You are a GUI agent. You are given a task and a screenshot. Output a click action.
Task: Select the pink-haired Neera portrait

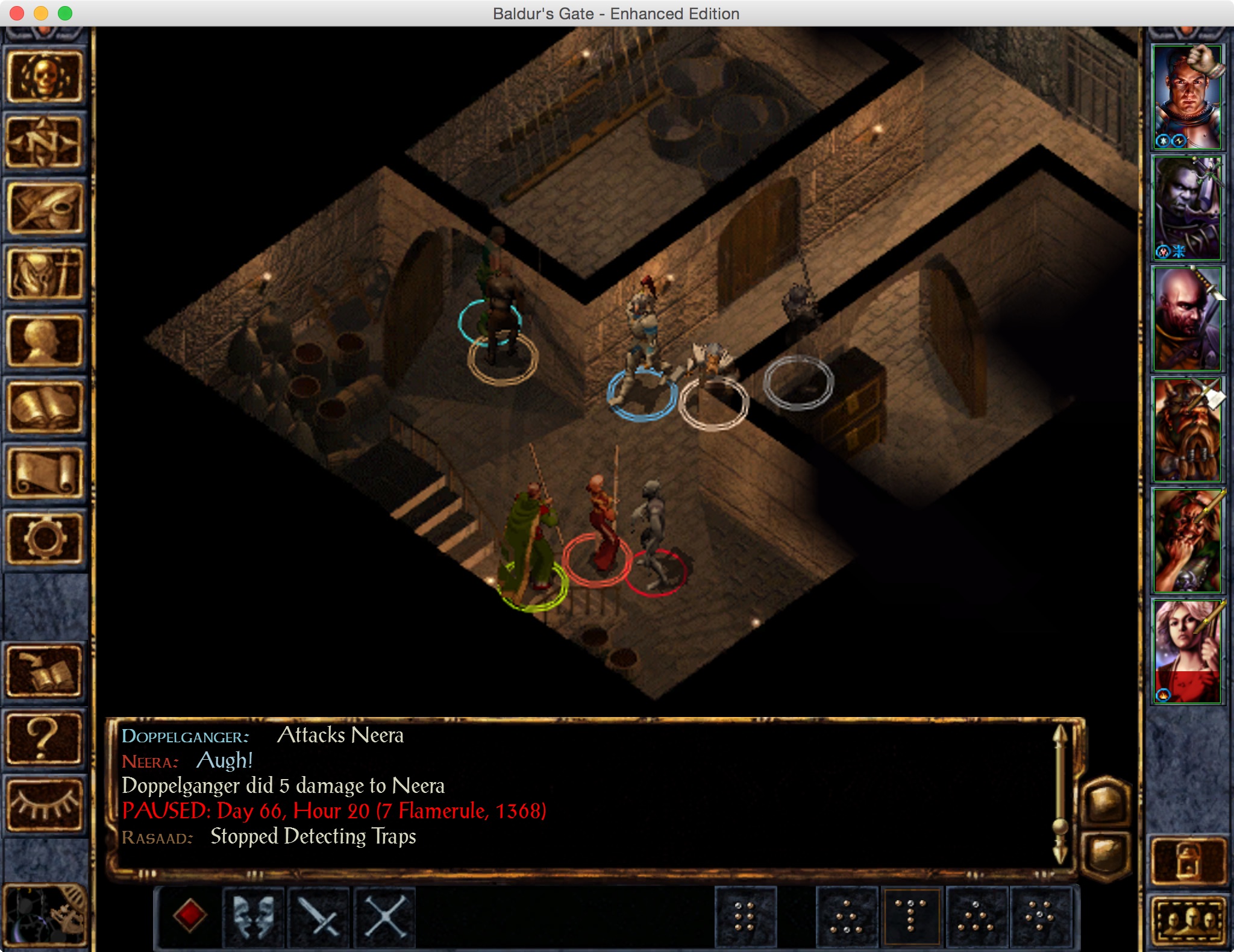(x=1187, y=651)
